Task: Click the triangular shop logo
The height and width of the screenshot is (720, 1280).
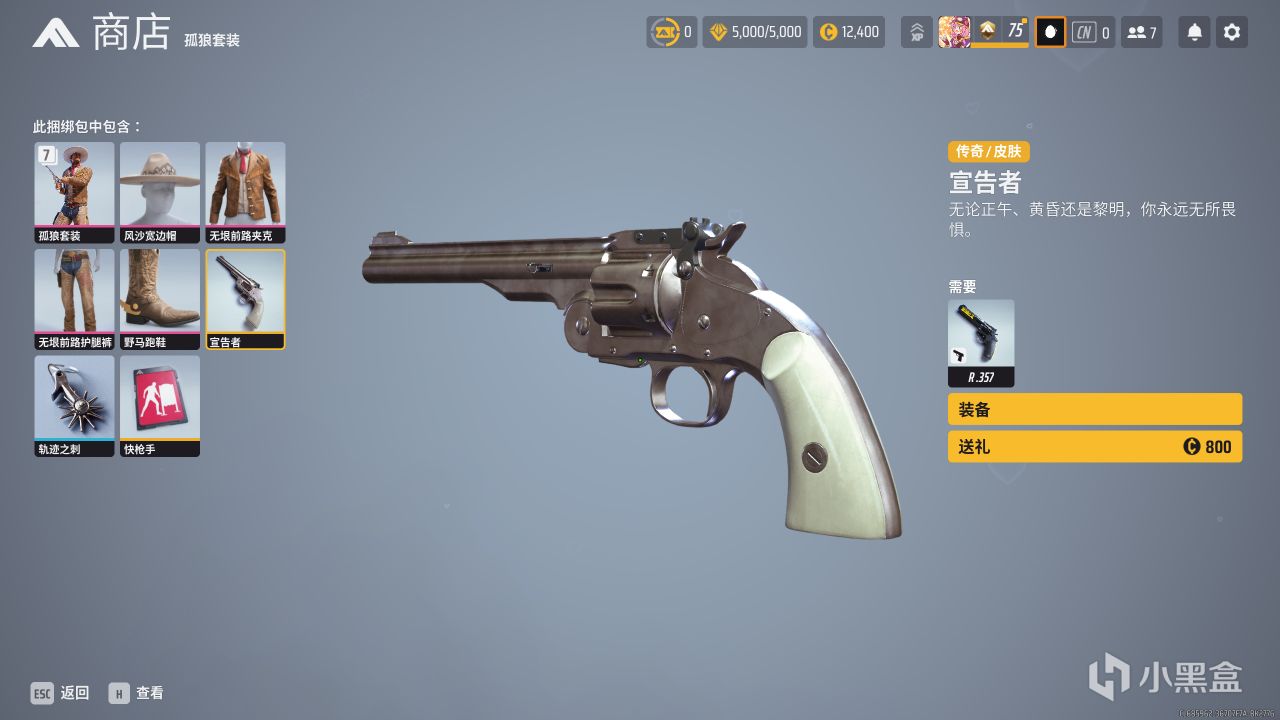Action: tap(58, 31)
